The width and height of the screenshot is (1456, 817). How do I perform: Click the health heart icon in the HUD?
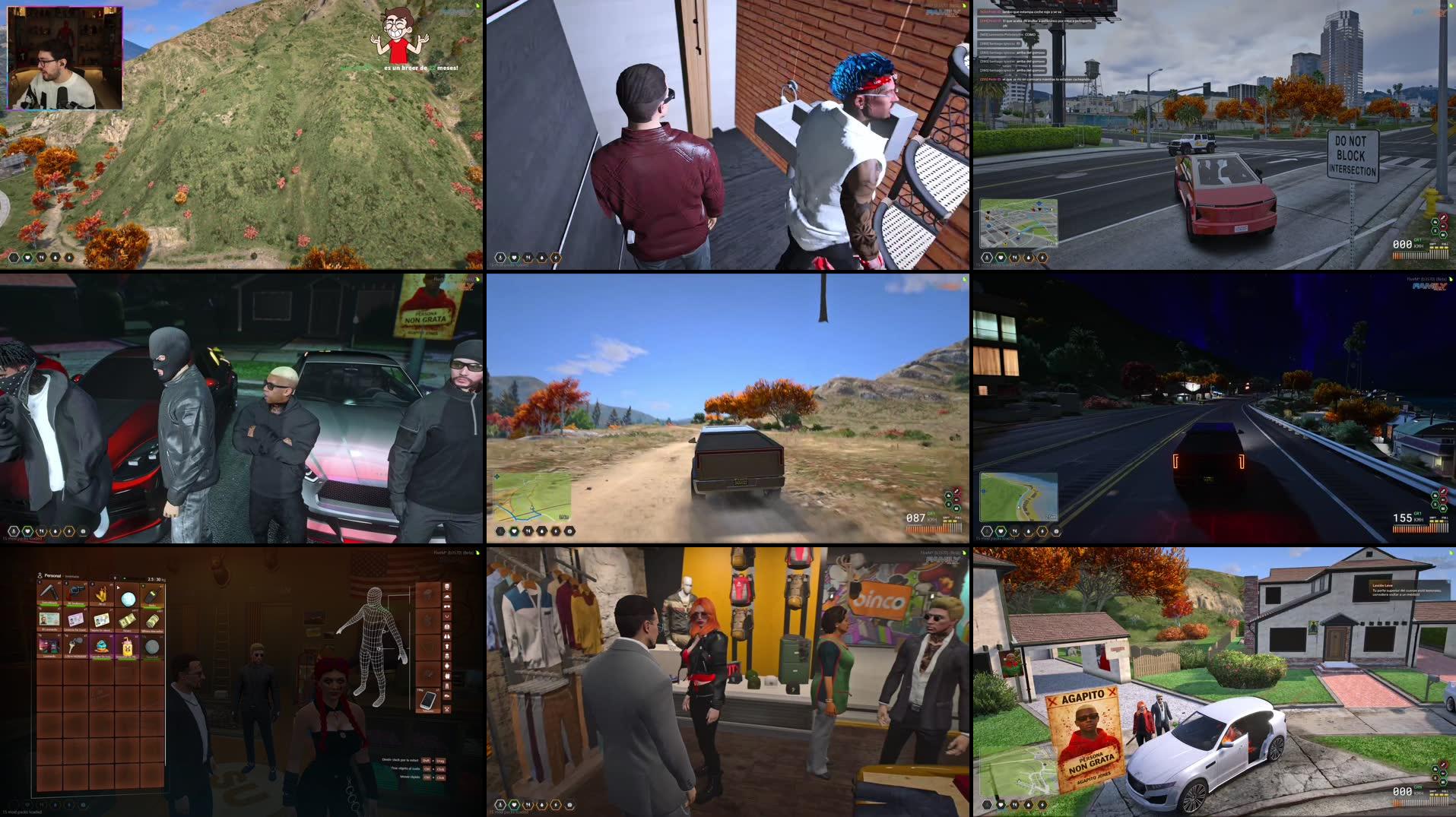click(x=515, y=806)
